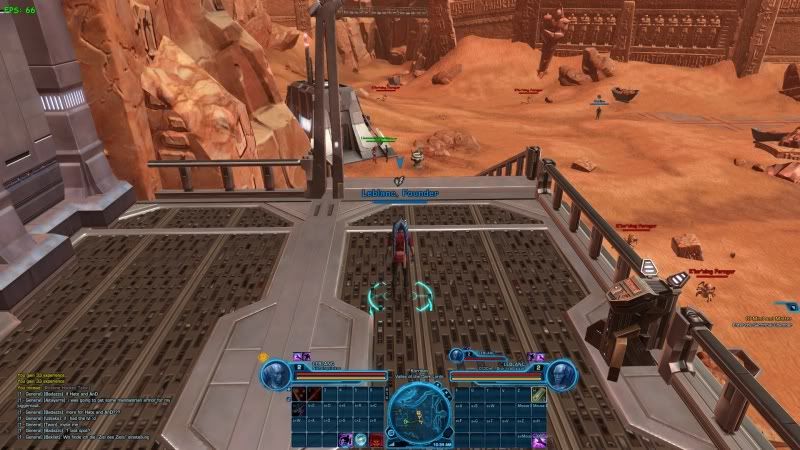Select the target portrait on the right
The width and height of the screenshot is (800, 450).
(x=561, y=373)
